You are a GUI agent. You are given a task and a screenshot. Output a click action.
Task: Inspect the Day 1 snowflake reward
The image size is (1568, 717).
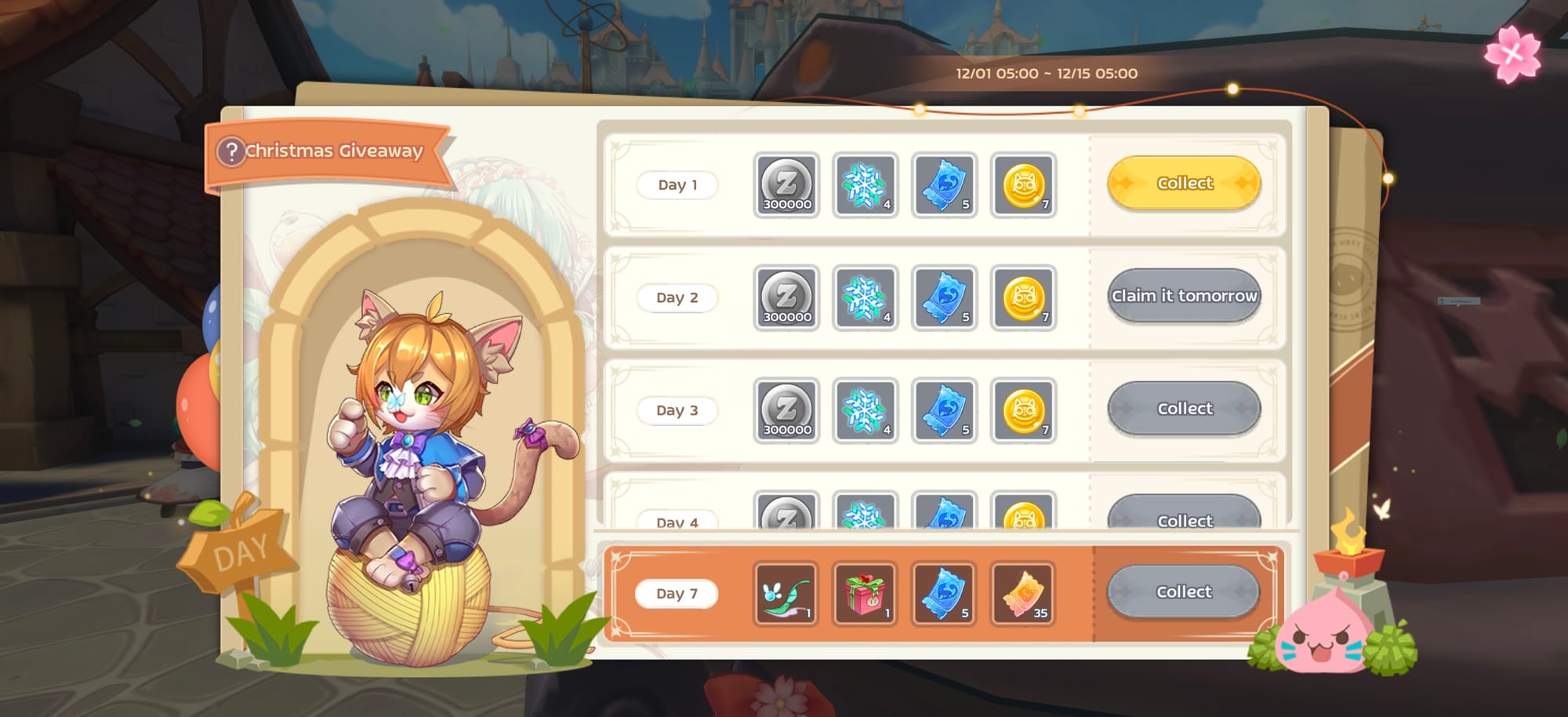click(865, 185)
